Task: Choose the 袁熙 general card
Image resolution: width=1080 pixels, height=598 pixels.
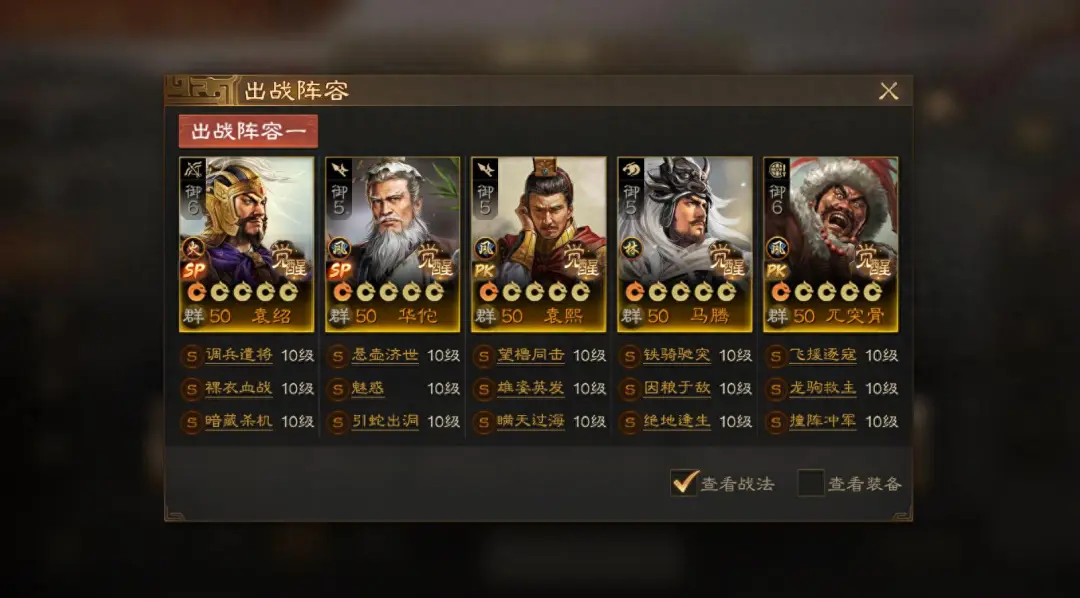Action: click(x=539, y=243)
